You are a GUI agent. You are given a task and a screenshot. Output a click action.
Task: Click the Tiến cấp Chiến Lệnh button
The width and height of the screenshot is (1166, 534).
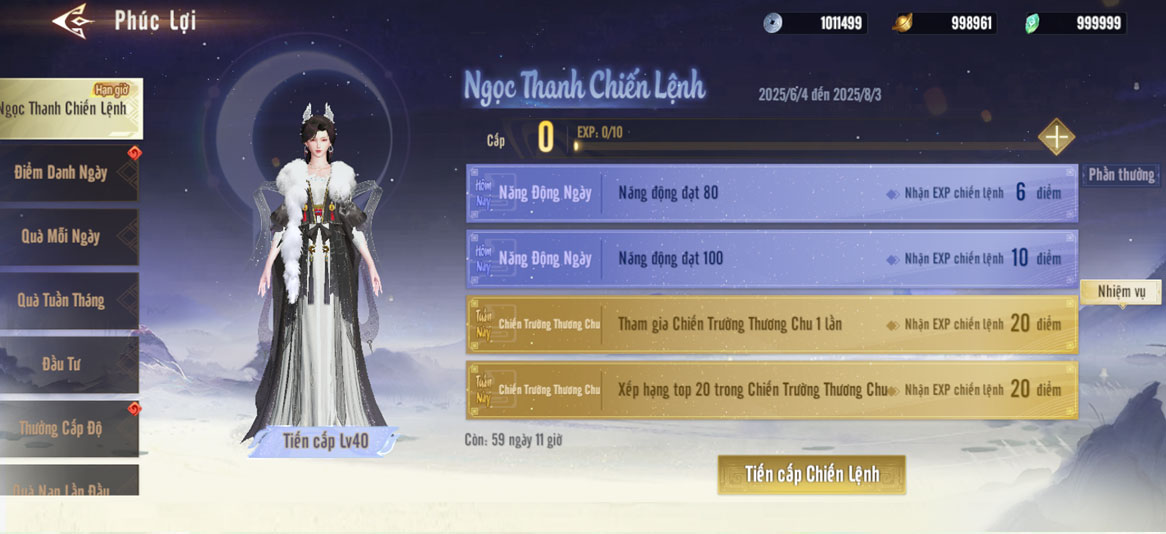[x=811, y=474]
